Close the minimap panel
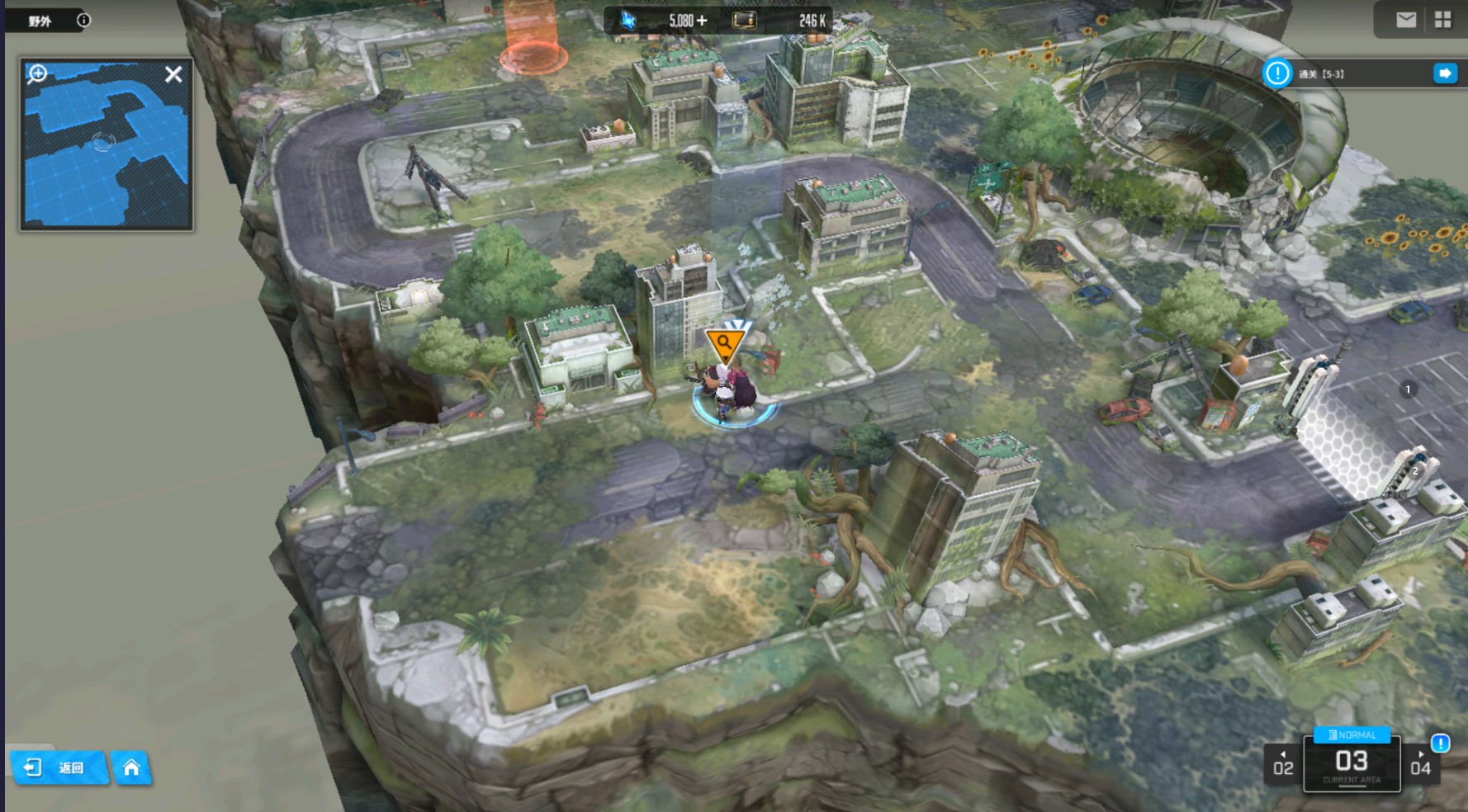1468x812 pixels. coord(173,74)
